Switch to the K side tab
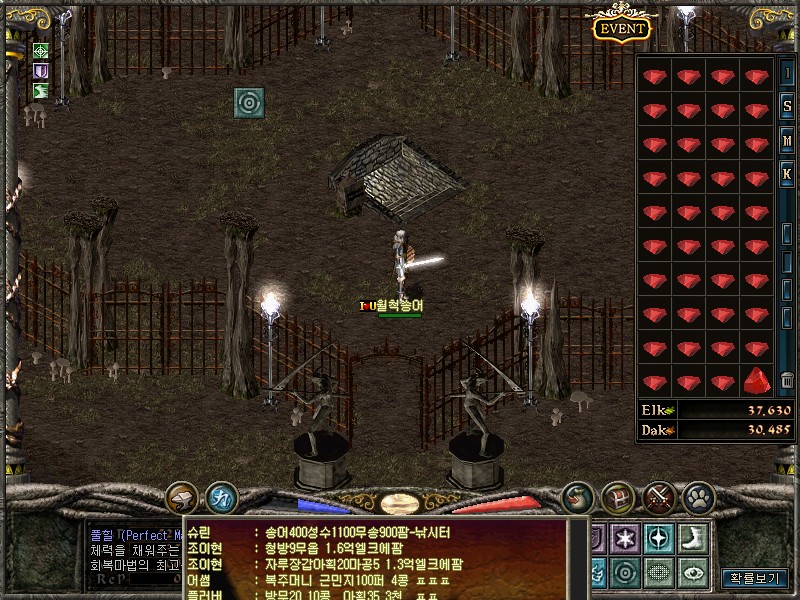The height and width of the screenshot is (600, 800). 787,175
